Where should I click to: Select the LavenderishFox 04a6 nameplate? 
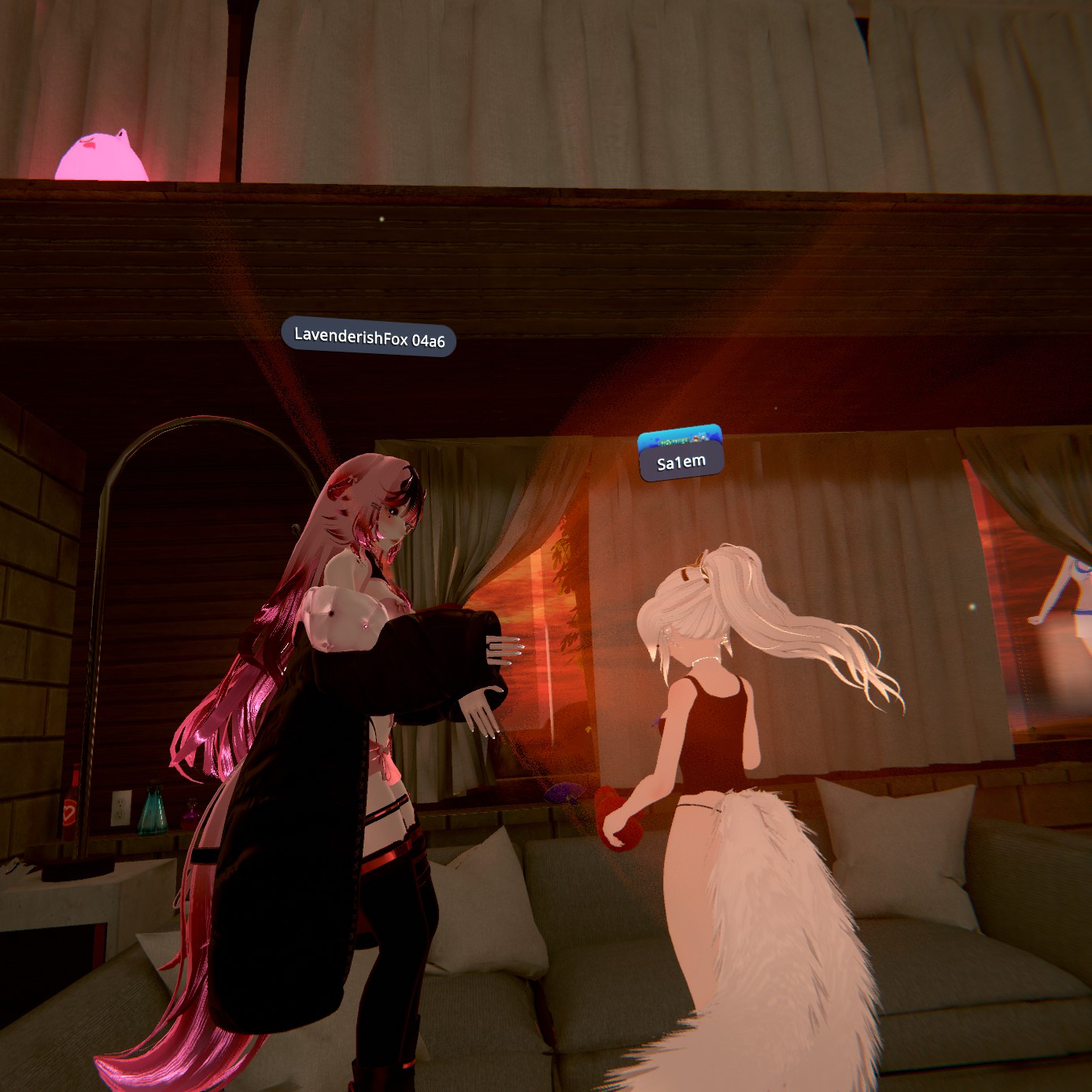pos(369,338)
